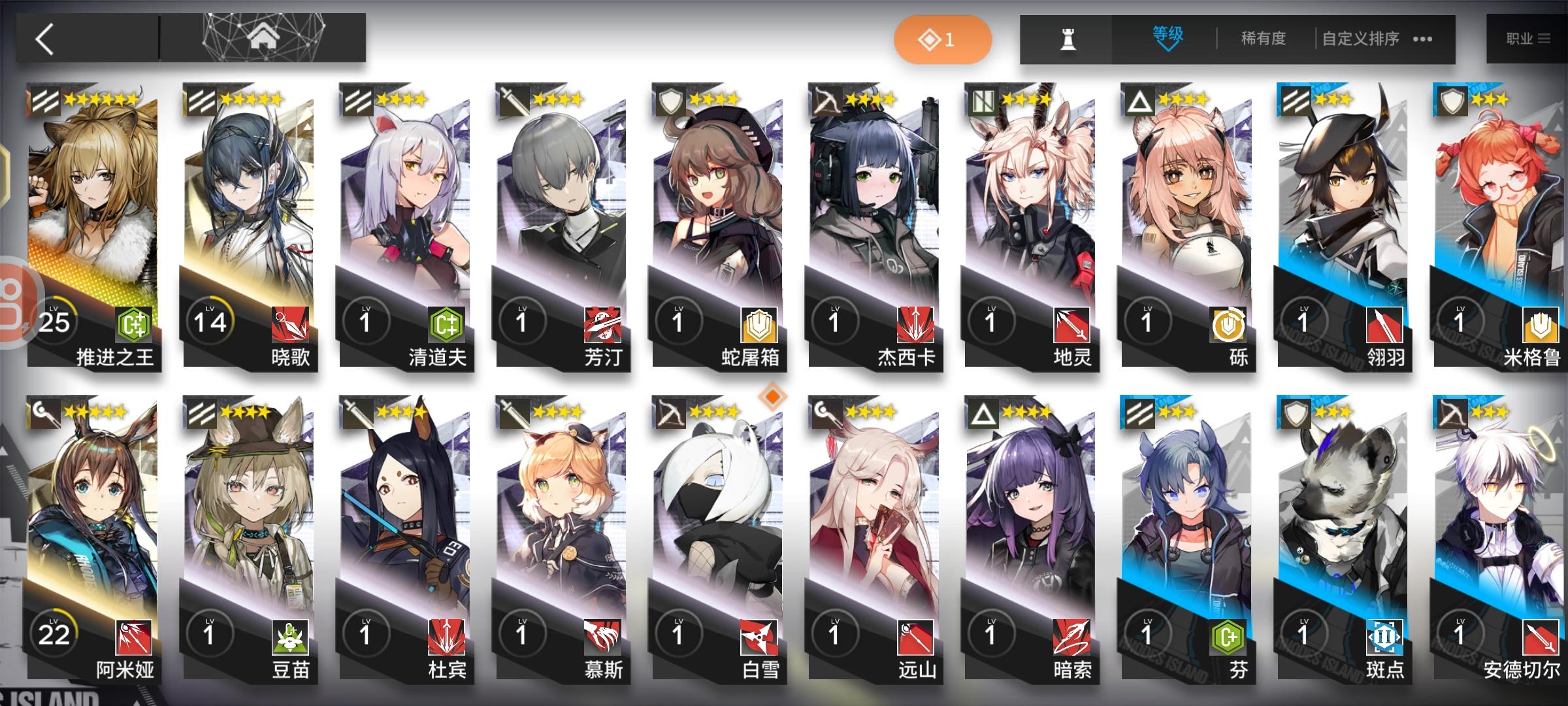The image size is (1568, 706).
Task: Expand the hamburger menu beside 职业
Action: click(x=1545, y=37)
